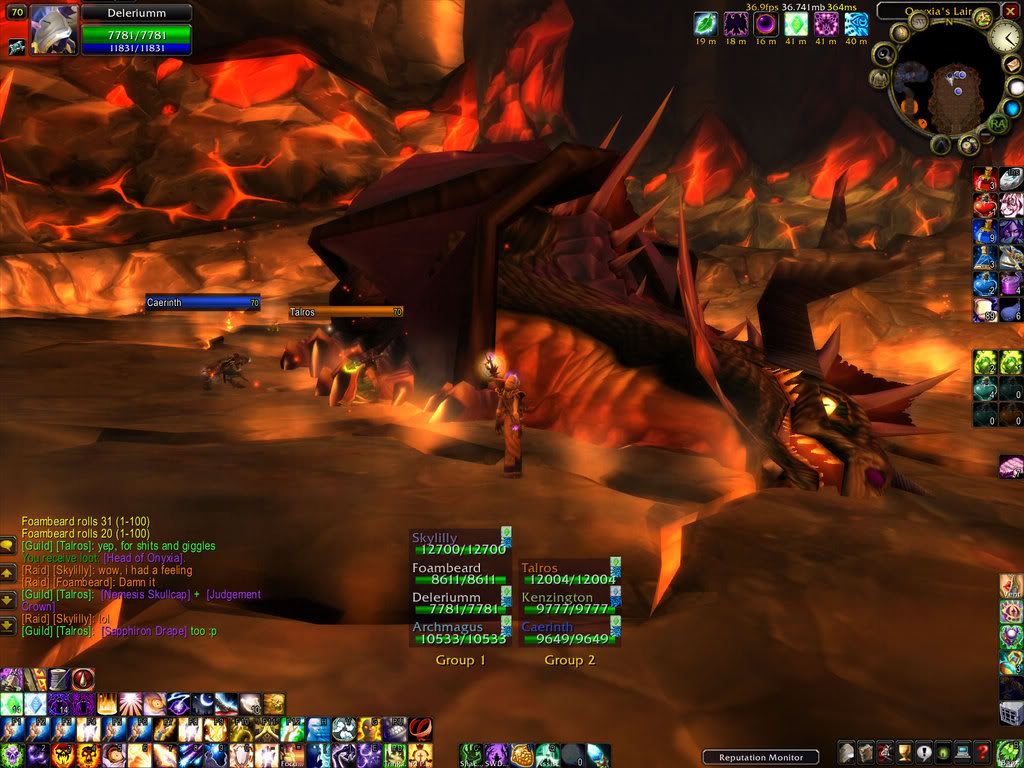Click the Head of Onyxia loot link in chat

143,558
